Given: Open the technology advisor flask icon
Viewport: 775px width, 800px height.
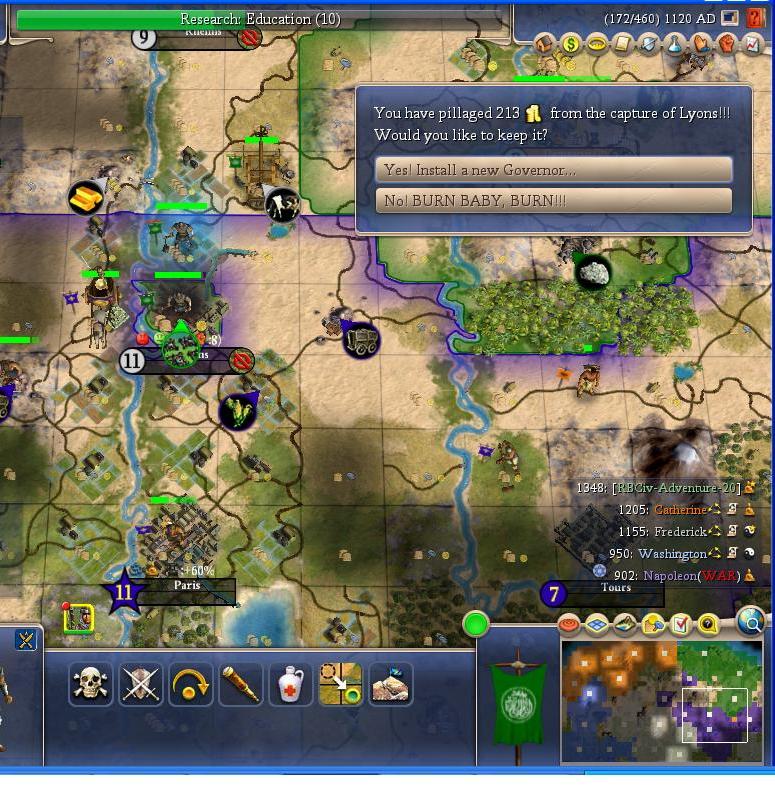Looking at the screenshot, I should [675, 44].
